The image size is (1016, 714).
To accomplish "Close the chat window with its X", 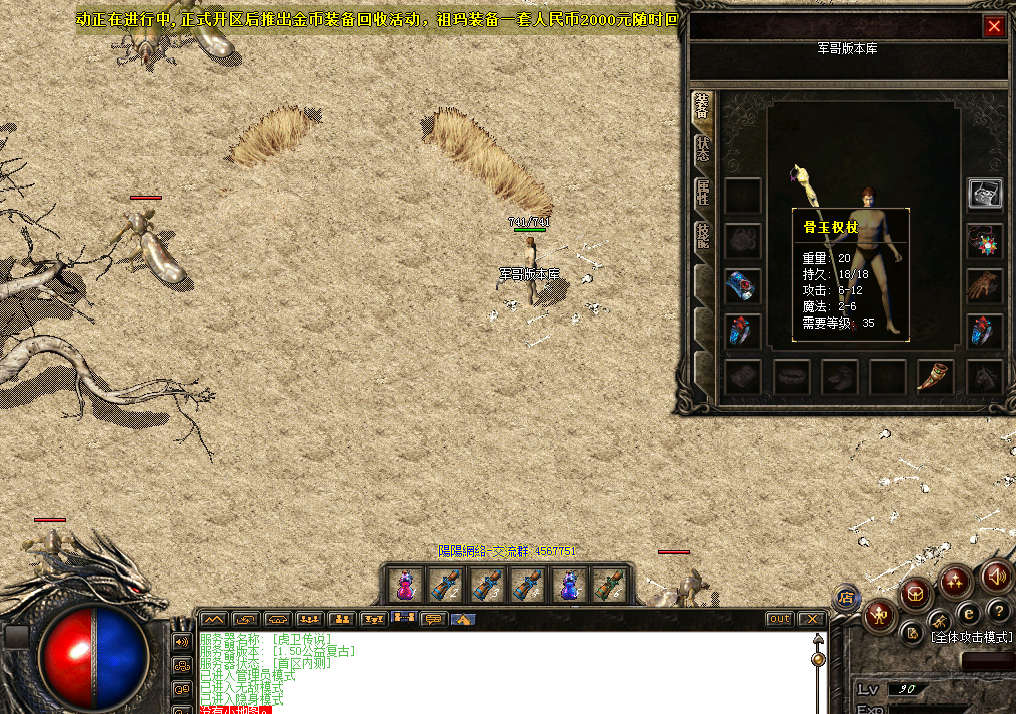I will coord(811,619).
